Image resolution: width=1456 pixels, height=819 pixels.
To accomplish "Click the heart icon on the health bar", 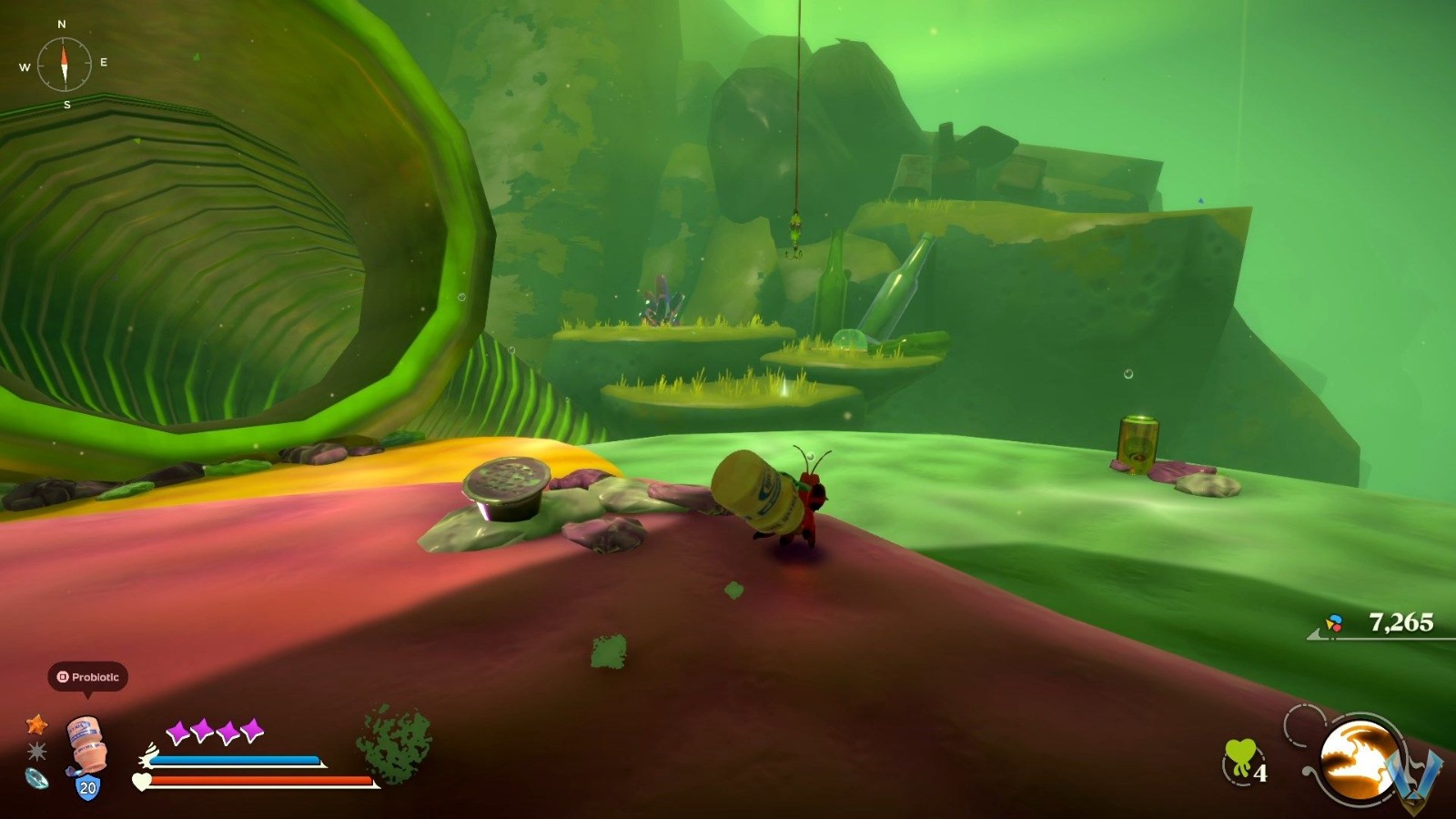I will (141, 781).
